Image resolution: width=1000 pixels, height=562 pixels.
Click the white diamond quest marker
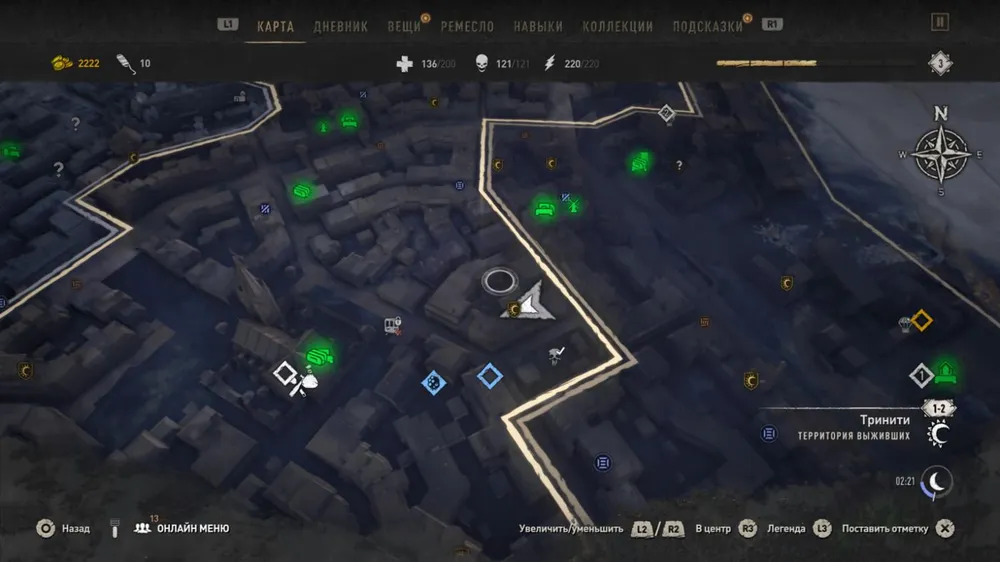pyautogui.click(x=285, y=374)
